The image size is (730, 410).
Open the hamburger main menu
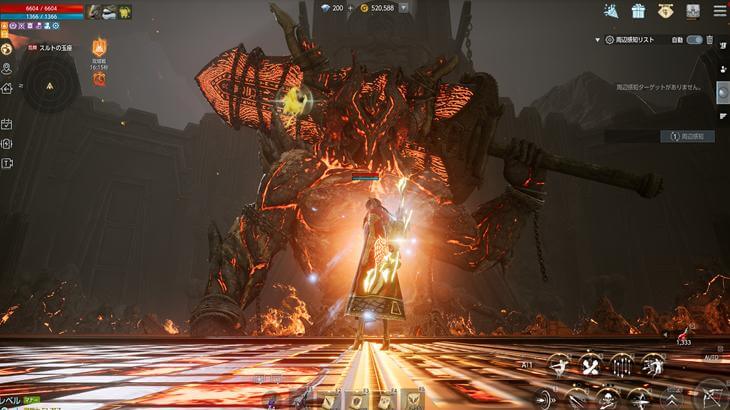point(718,11)
